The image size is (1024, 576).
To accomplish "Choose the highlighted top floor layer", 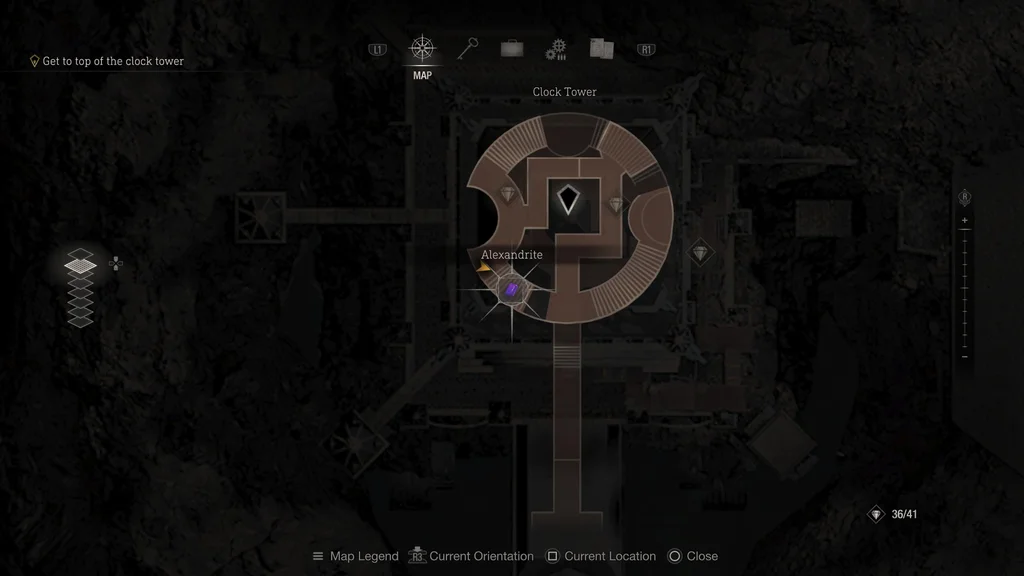I will coord(80,264).
